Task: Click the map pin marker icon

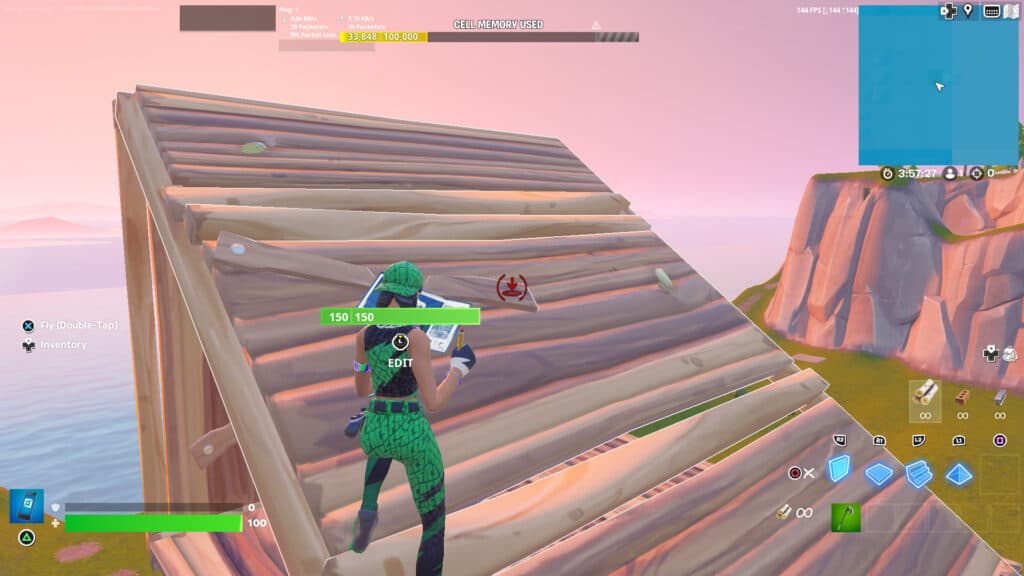Action: (x=967, y=11)
